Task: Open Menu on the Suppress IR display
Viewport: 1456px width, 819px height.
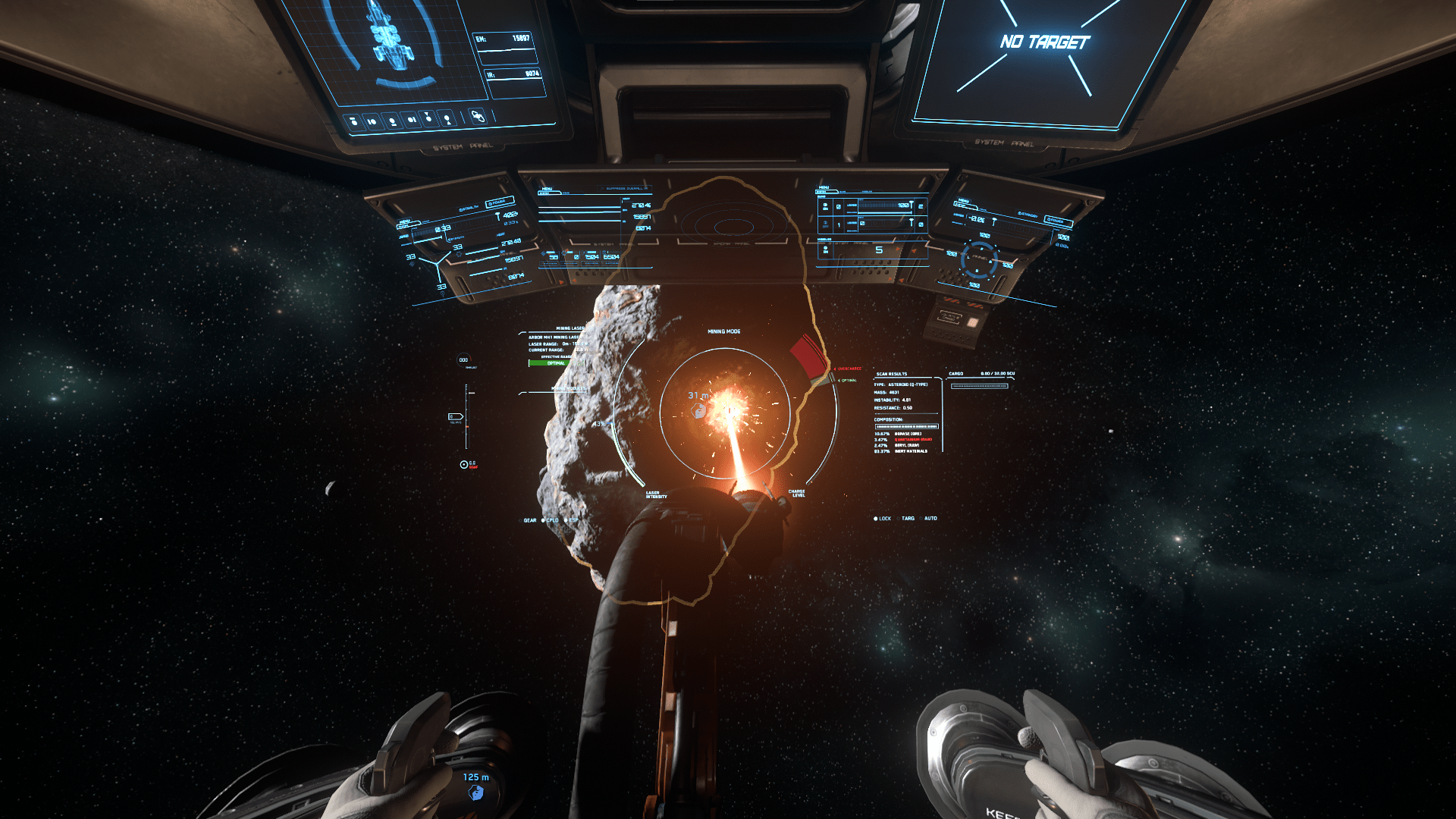Action: coord(548,189)
